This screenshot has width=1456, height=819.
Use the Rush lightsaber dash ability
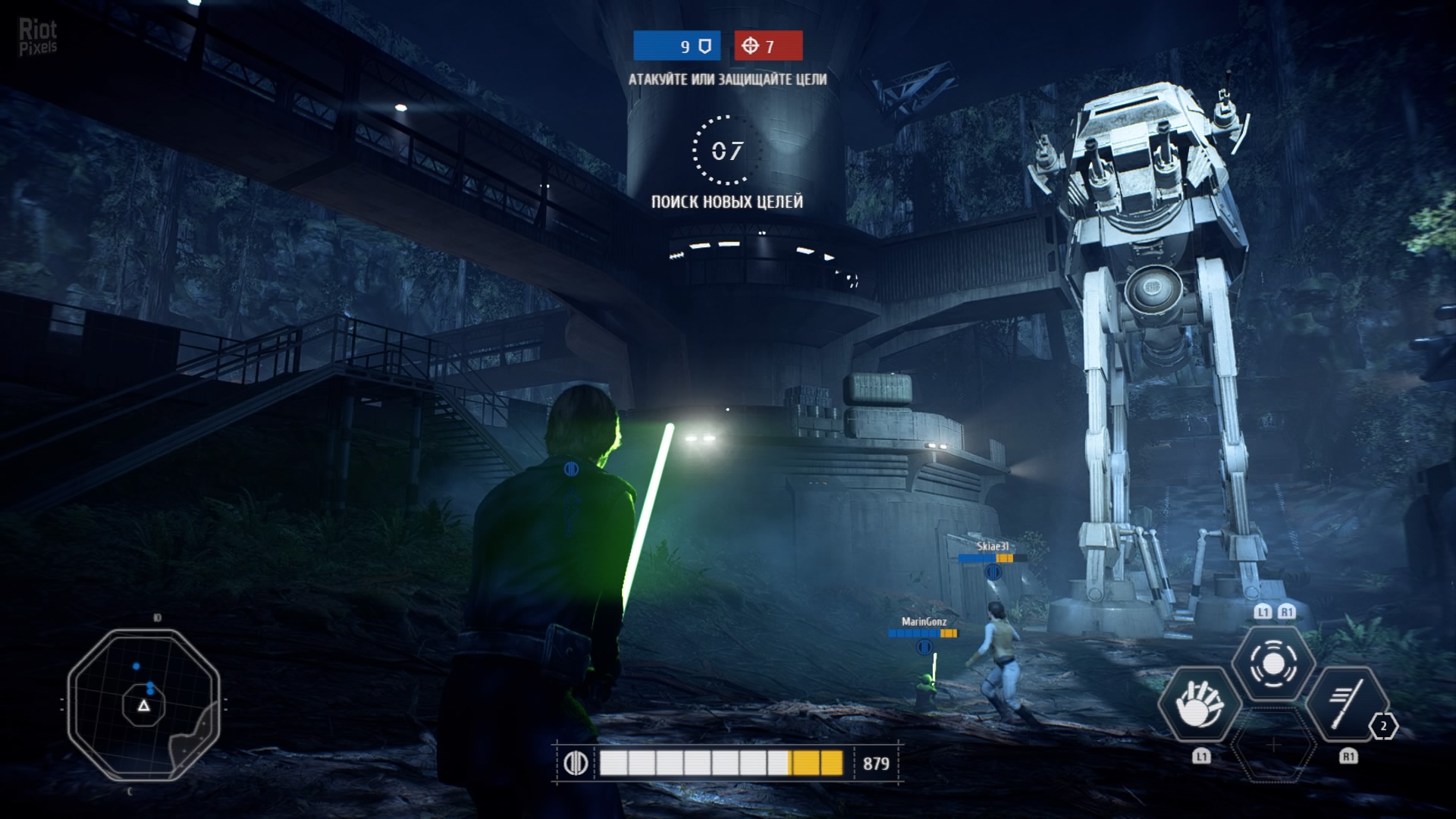pyautogui.click(x=1347, y=704)
